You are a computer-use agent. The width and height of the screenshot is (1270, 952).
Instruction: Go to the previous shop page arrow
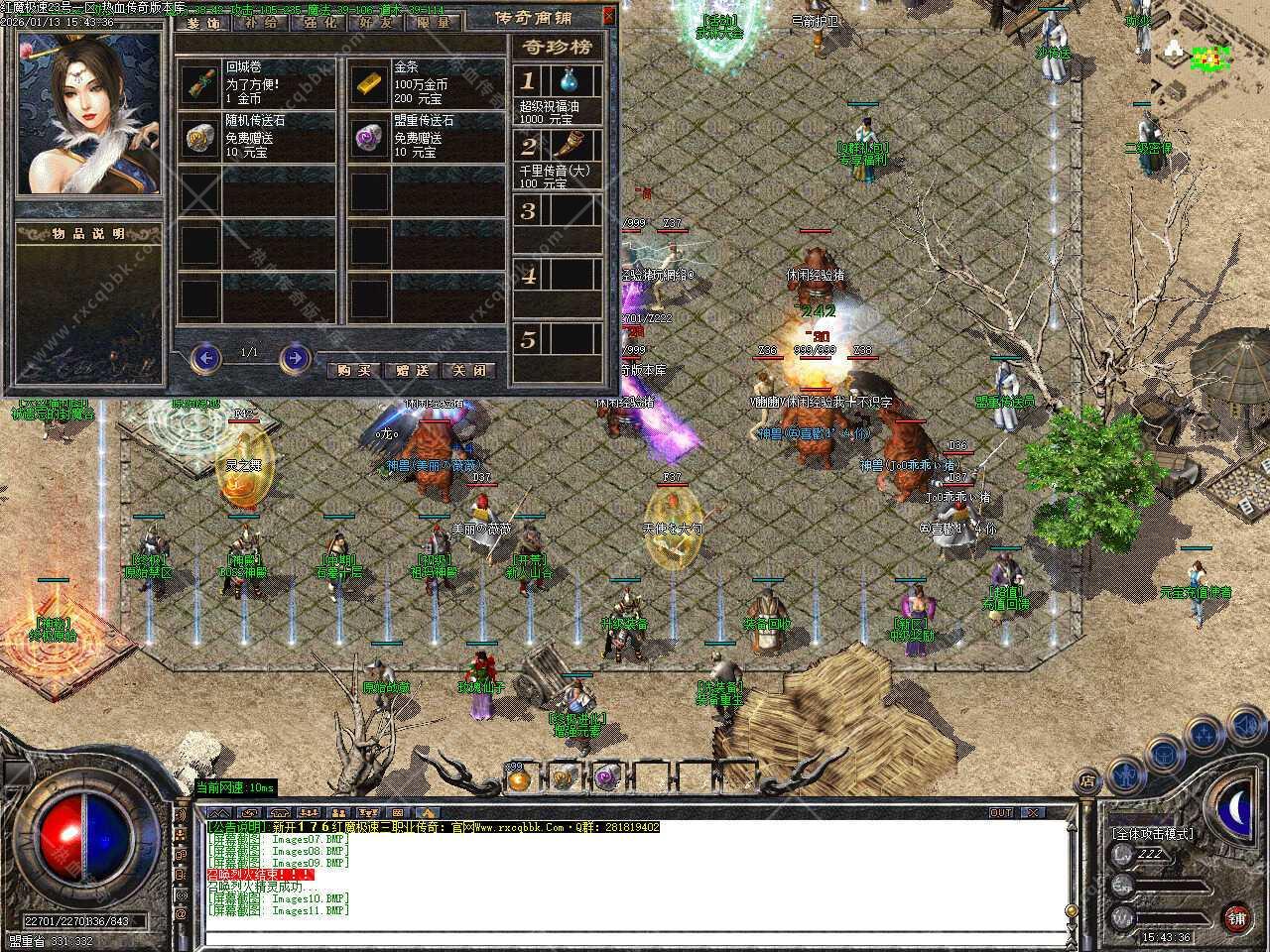(x=205, y=356)
